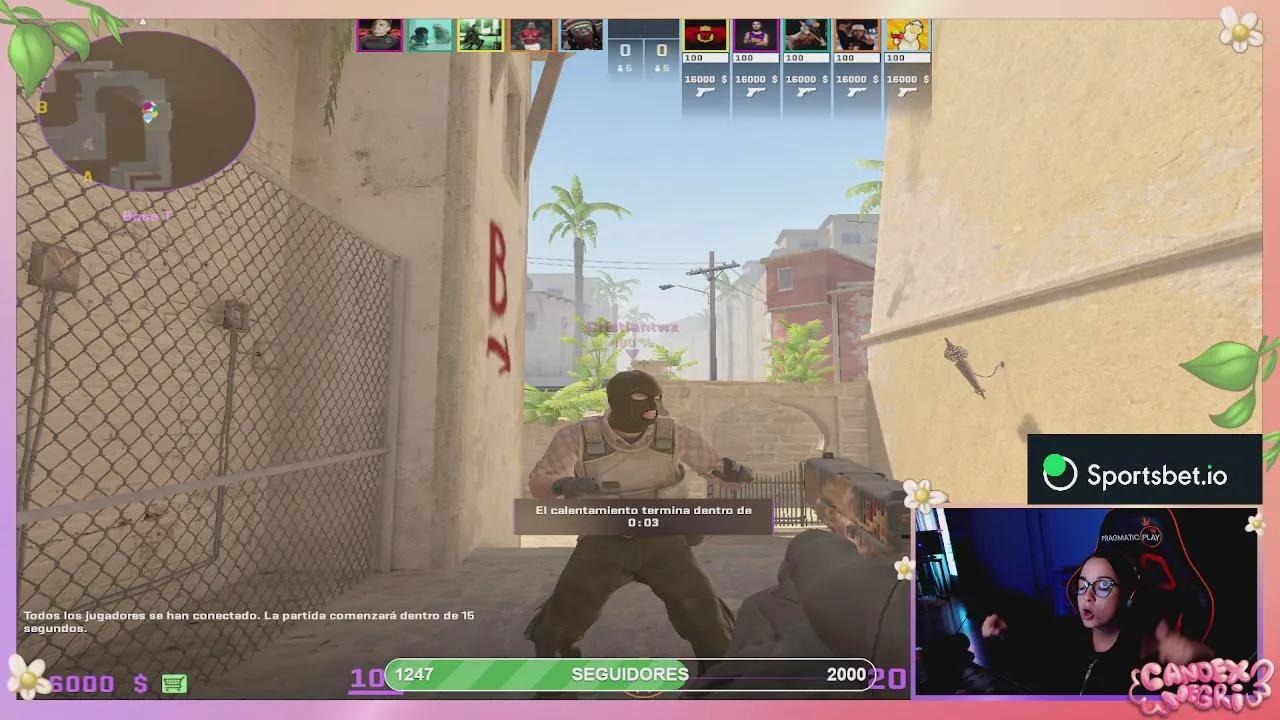Click the green buy menu shopping cart icon
Viewport: 1280px width, 720px height.
(176, 682)
